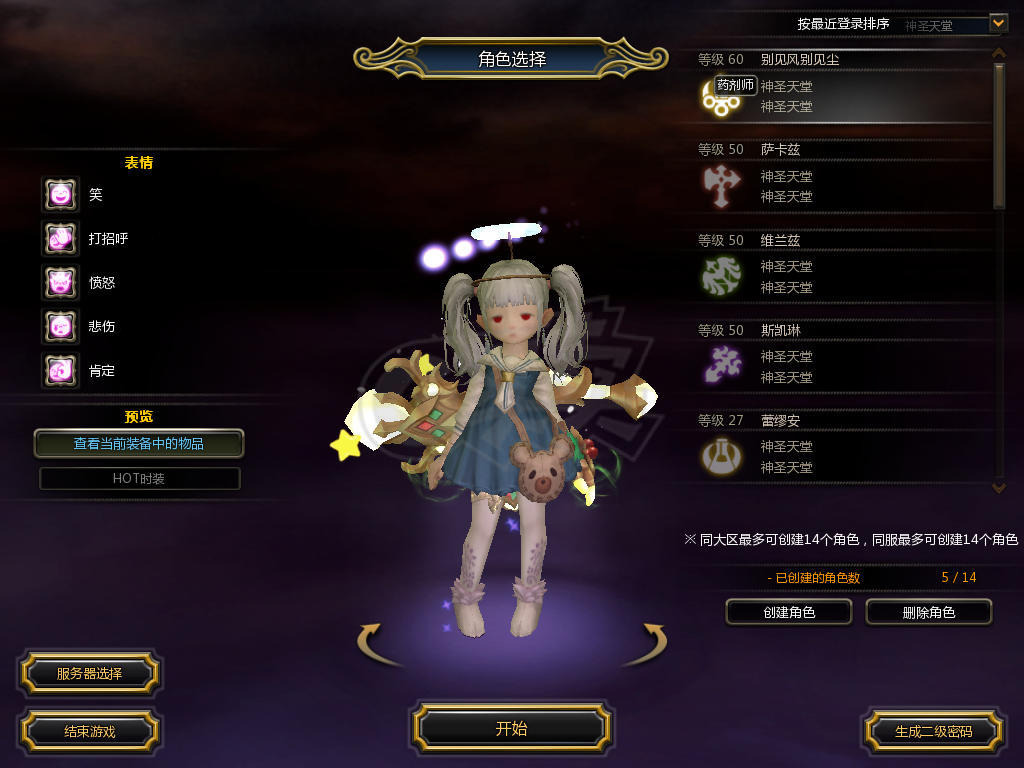The height and width of the screenshot is (768, 1024).
Task: Trigger the 愤怒 angry expression
Action: pos(60,282)
